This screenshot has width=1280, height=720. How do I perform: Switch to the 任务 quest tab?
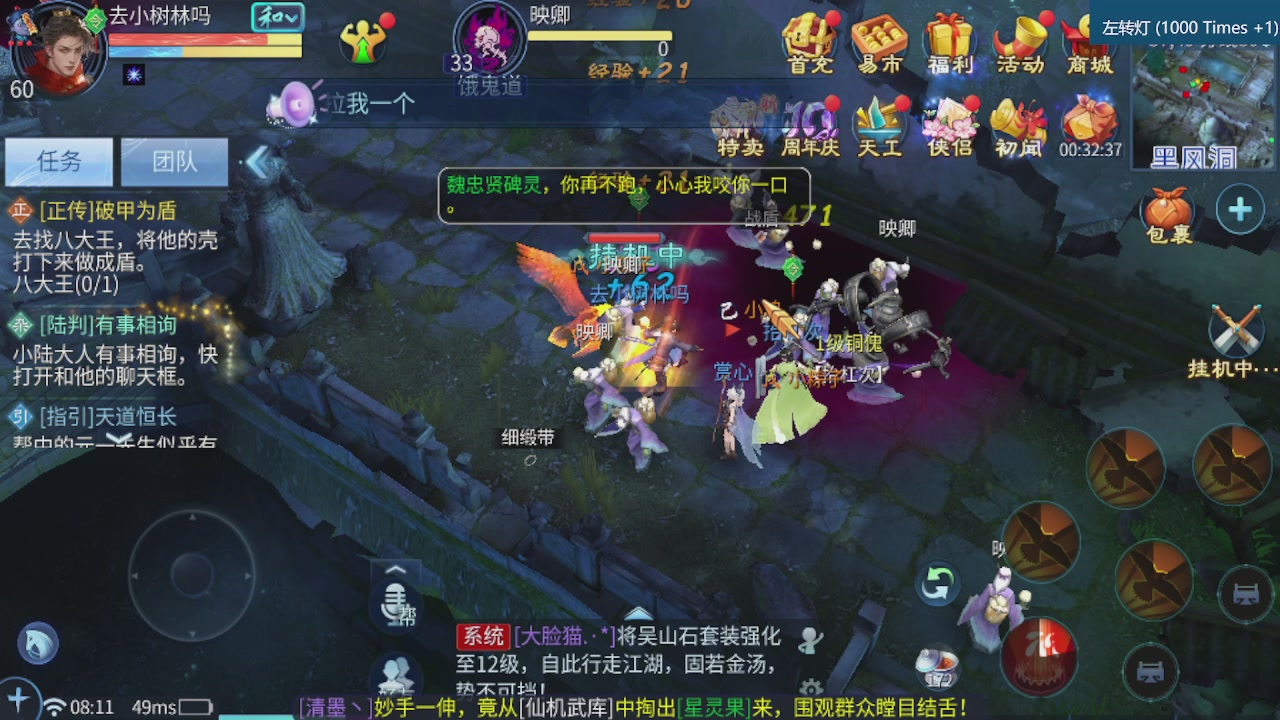pos(58,161)
